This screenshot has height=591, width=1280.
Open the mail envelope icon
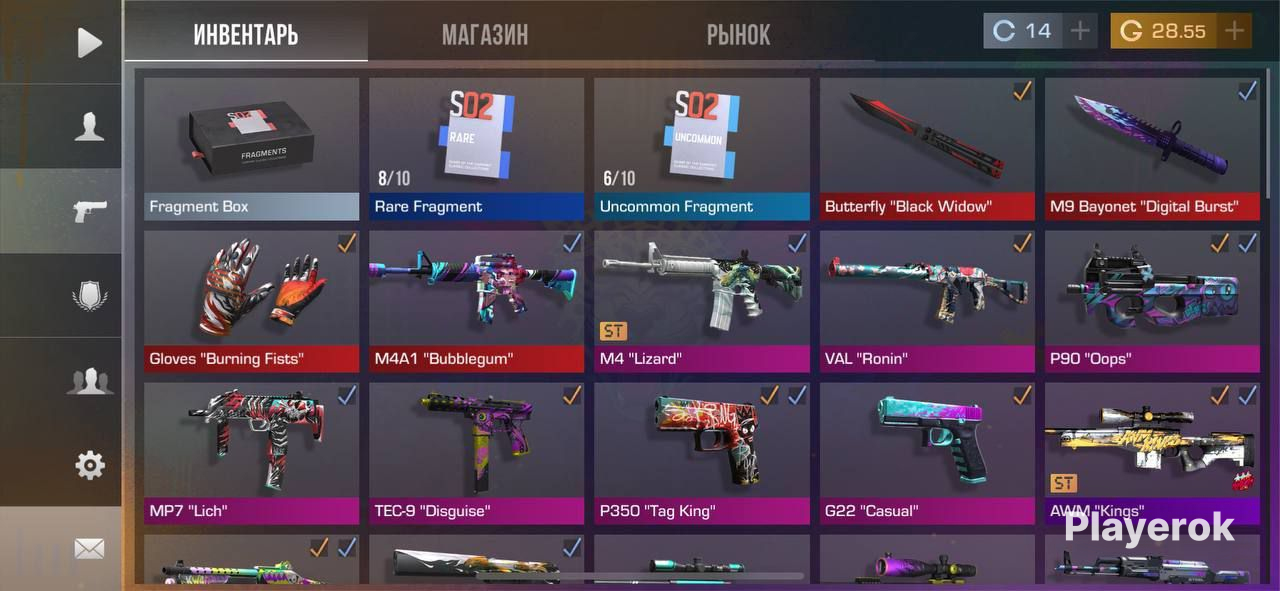(x=89, y=548)
